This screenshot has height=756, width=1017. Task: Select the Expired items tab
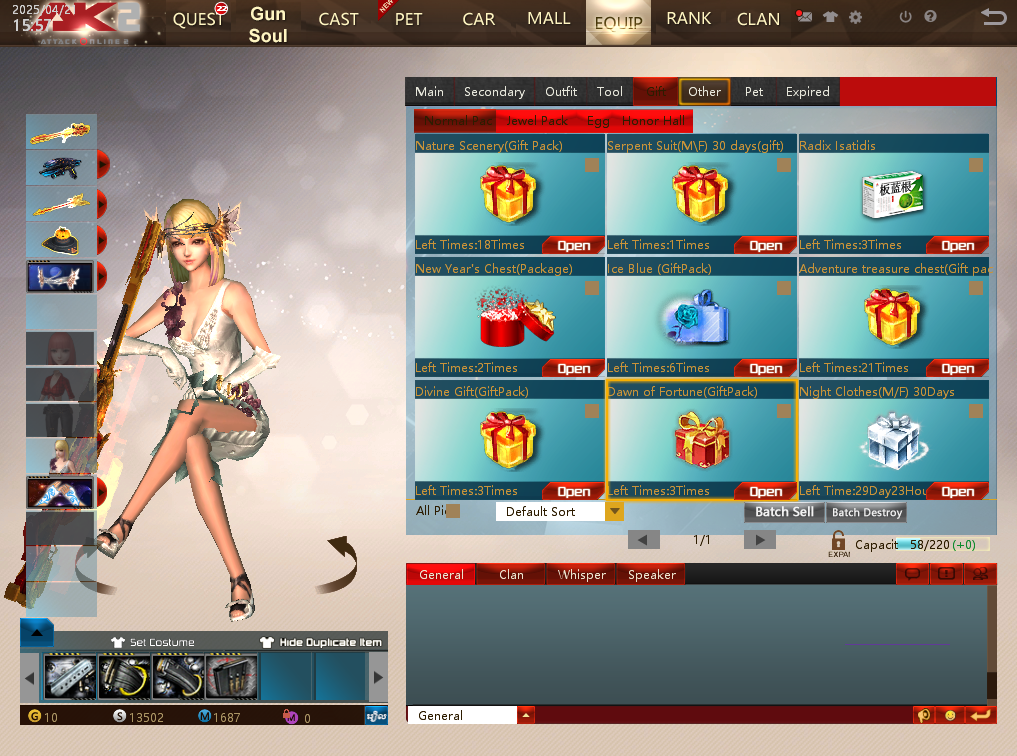point(807,92)
